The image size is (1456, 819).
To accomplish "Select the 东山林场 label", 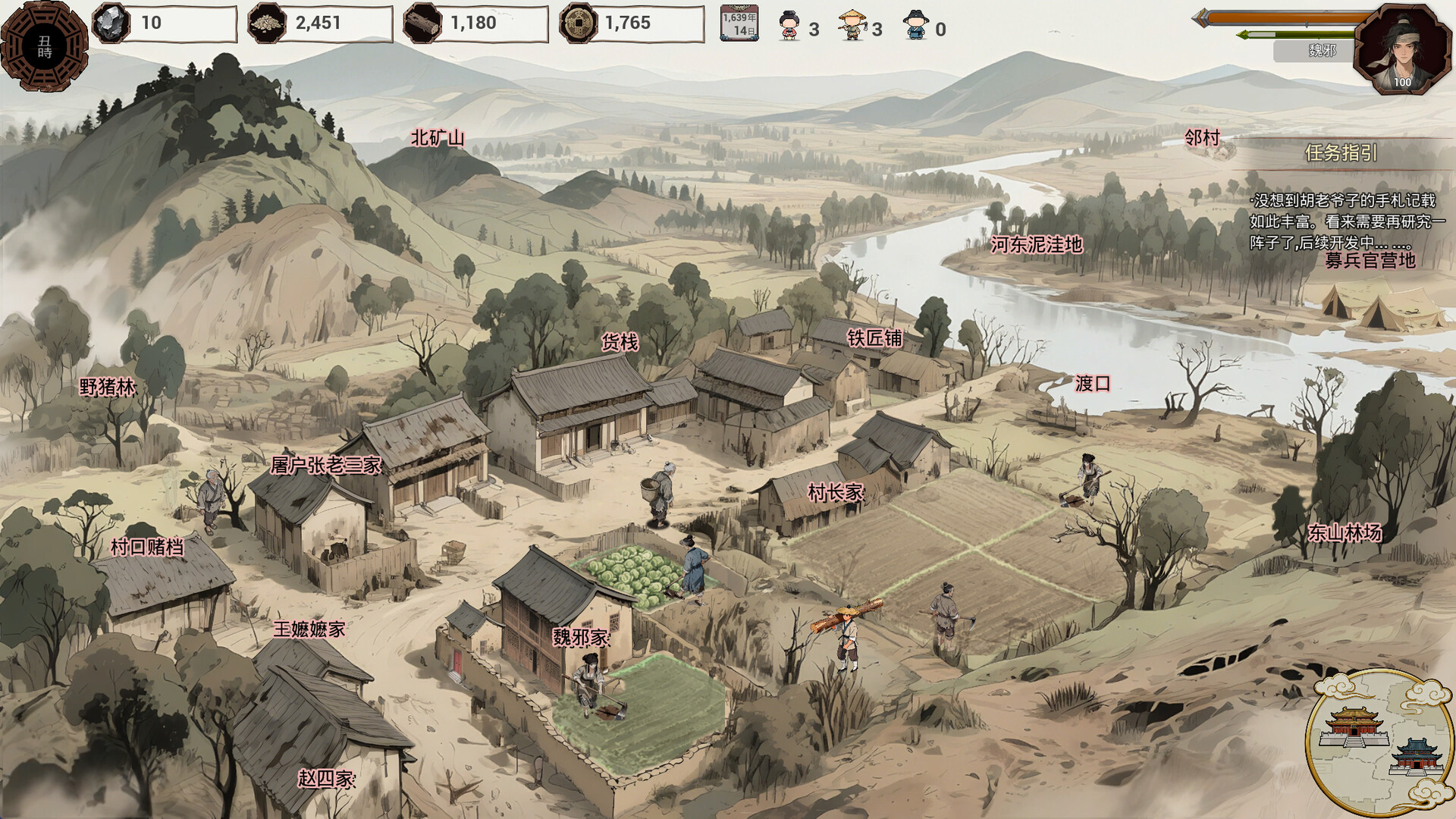I will [1344, 533].
